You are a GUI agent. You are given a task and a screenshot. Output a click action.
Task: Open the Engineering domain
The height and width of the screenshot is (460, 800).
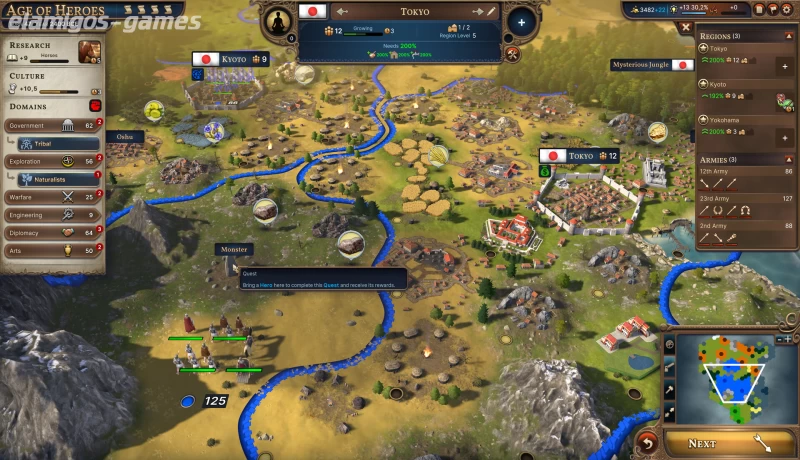(52, 215)
